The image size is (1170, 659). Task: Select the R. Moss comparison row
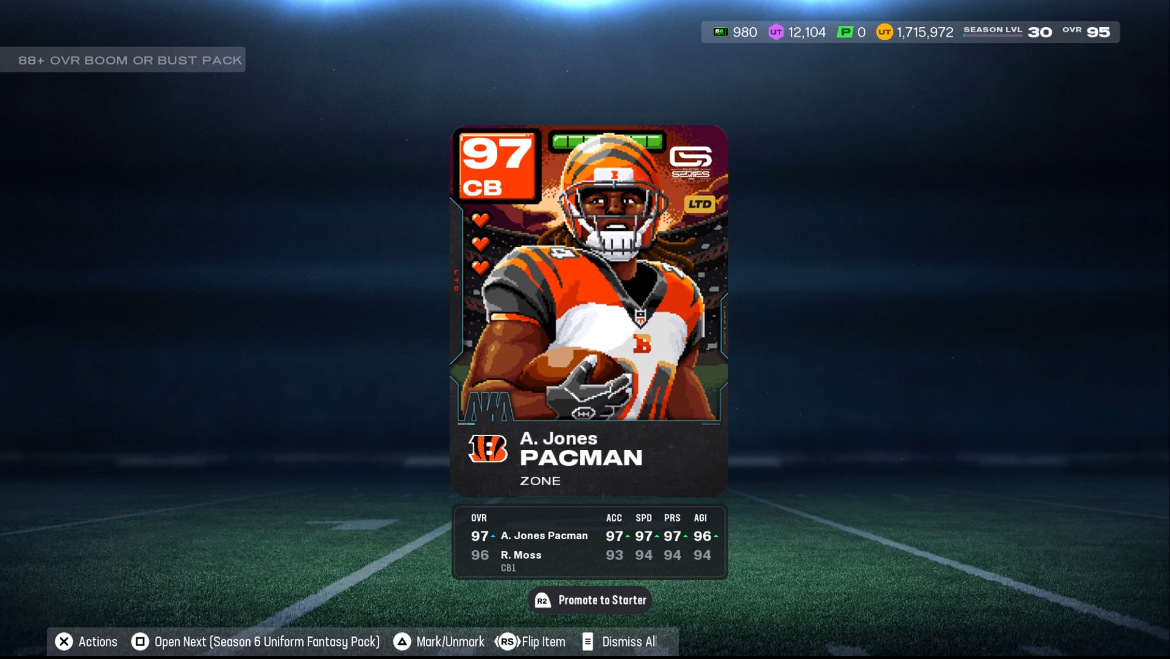click(589, 556)
